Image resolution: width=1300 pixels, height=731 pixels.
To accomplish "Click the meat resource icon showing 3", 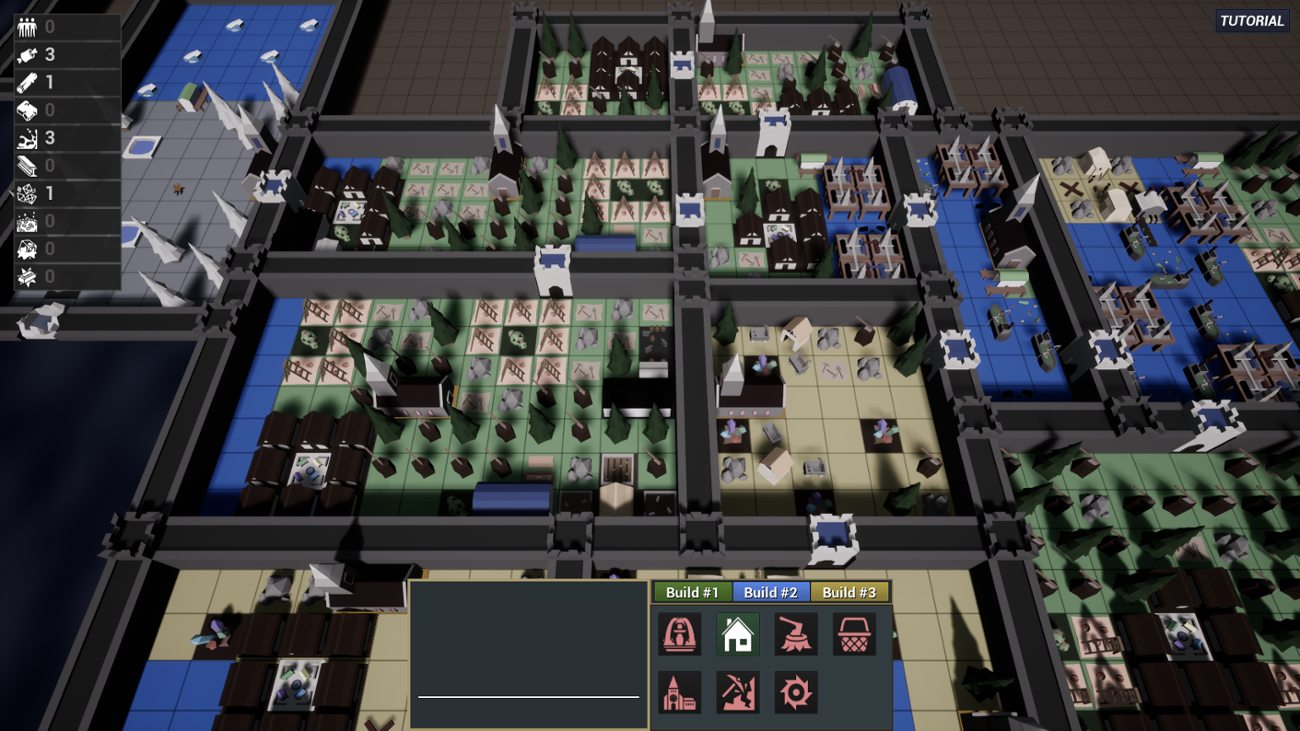I will click(x=28, y=54).
